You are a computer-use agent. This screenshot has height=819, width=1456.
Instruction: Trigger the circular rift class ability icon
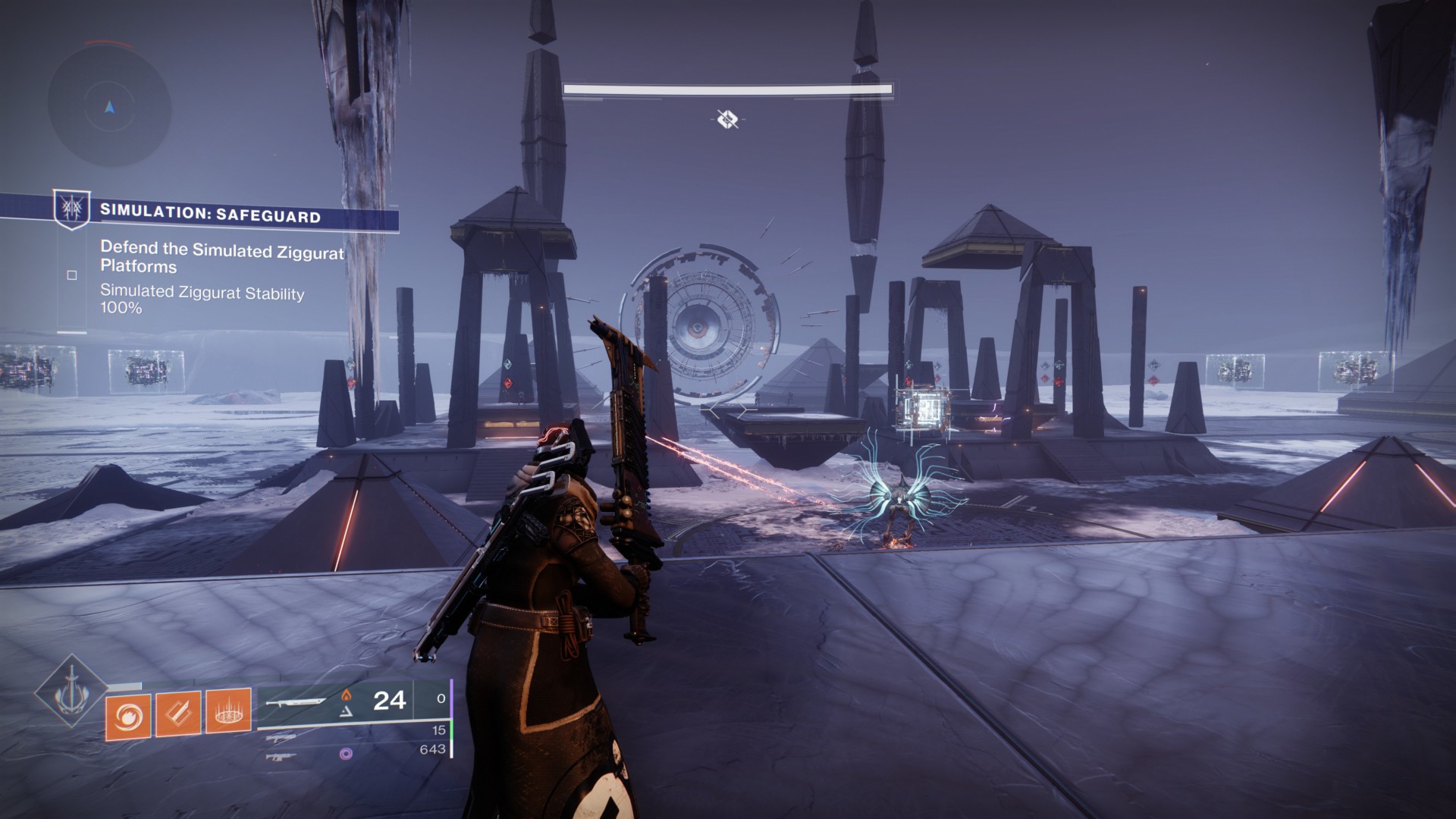tap(228, 714)
